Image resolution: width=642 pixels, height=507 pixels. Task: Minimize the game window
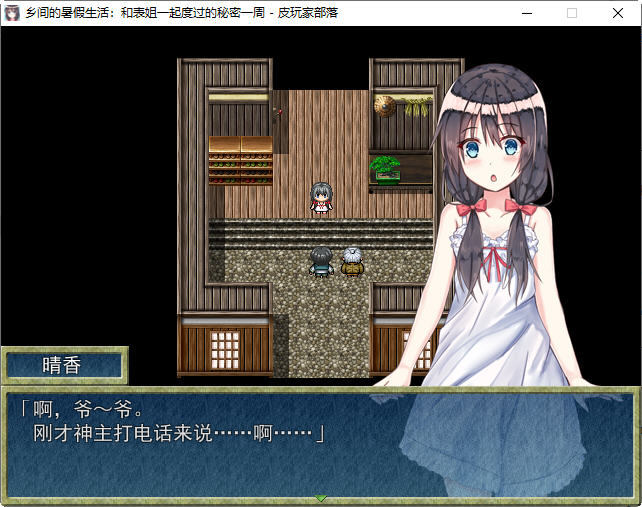click(x=526, y=13)
